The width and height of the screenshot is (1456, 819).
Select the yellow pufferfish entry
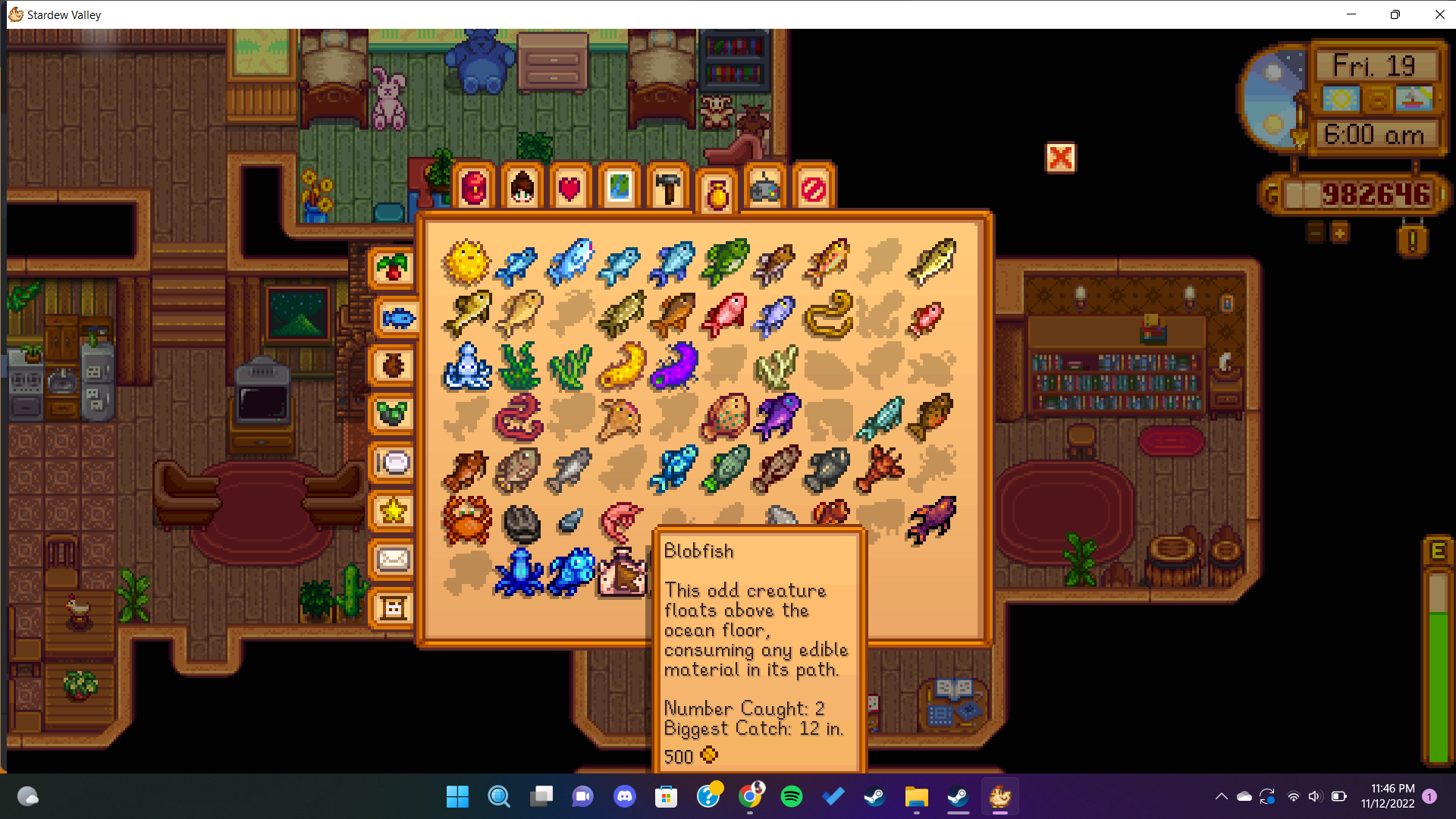coord(466,262)
